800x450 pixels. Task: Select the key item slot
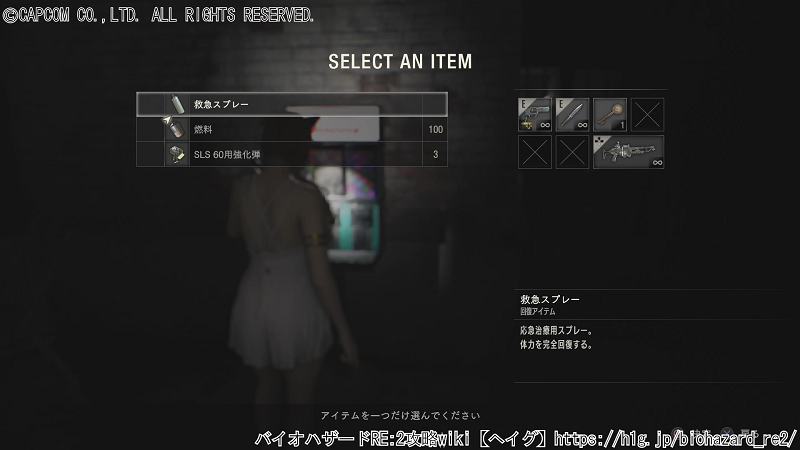tap(610, 114)
